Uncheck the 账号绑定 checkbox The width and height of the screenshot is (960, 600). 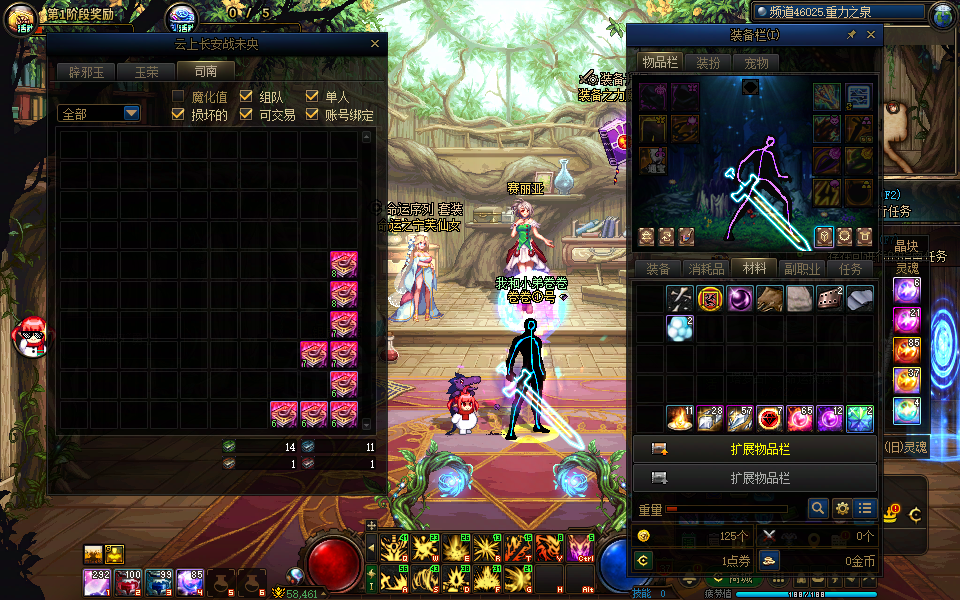[x=312, y=115]
